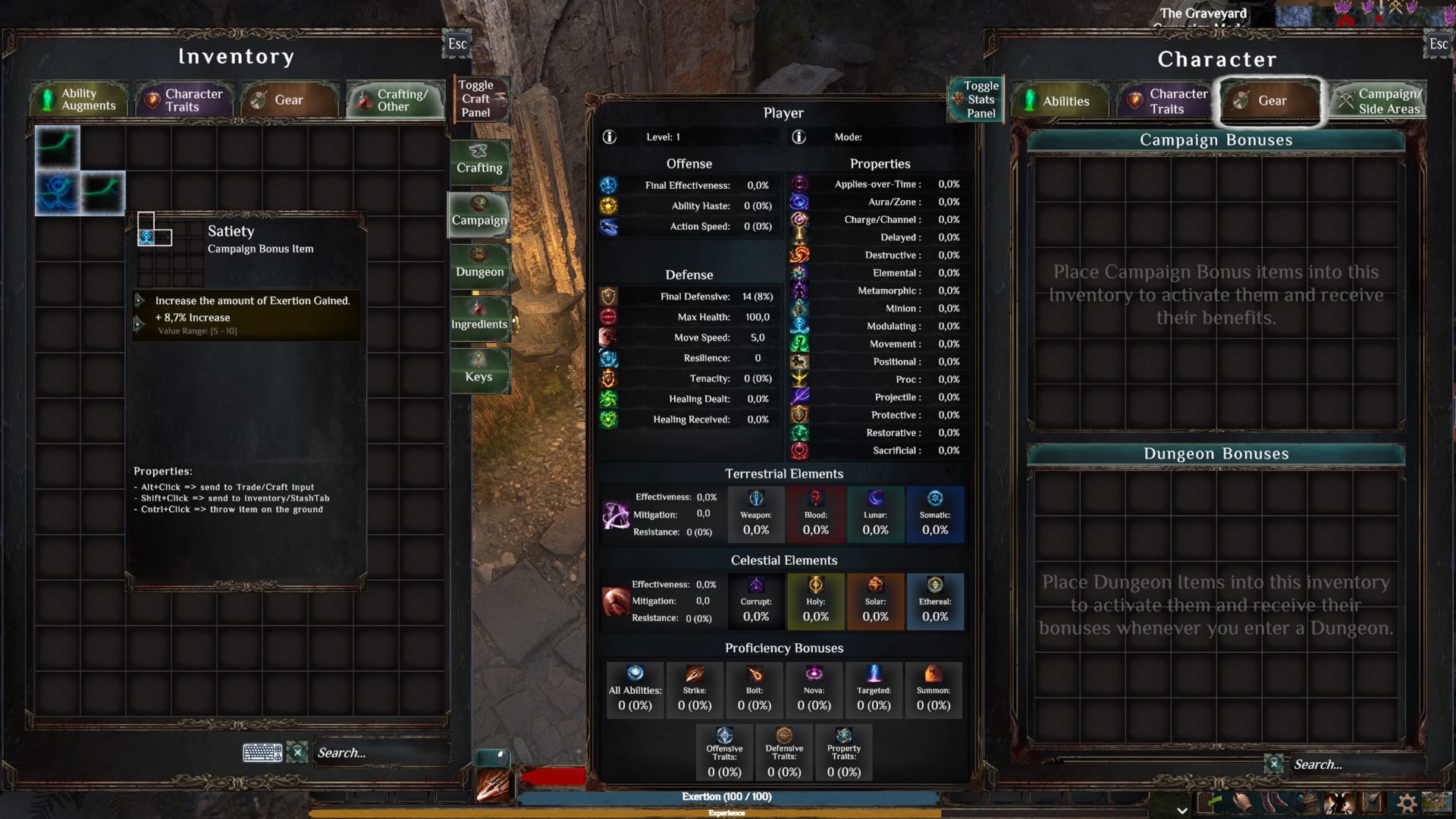Image resolution: width=1456 pixels, height=819 pixels.
Task: Switch to inventory Character Traits tab
Action: click(184, 100)
